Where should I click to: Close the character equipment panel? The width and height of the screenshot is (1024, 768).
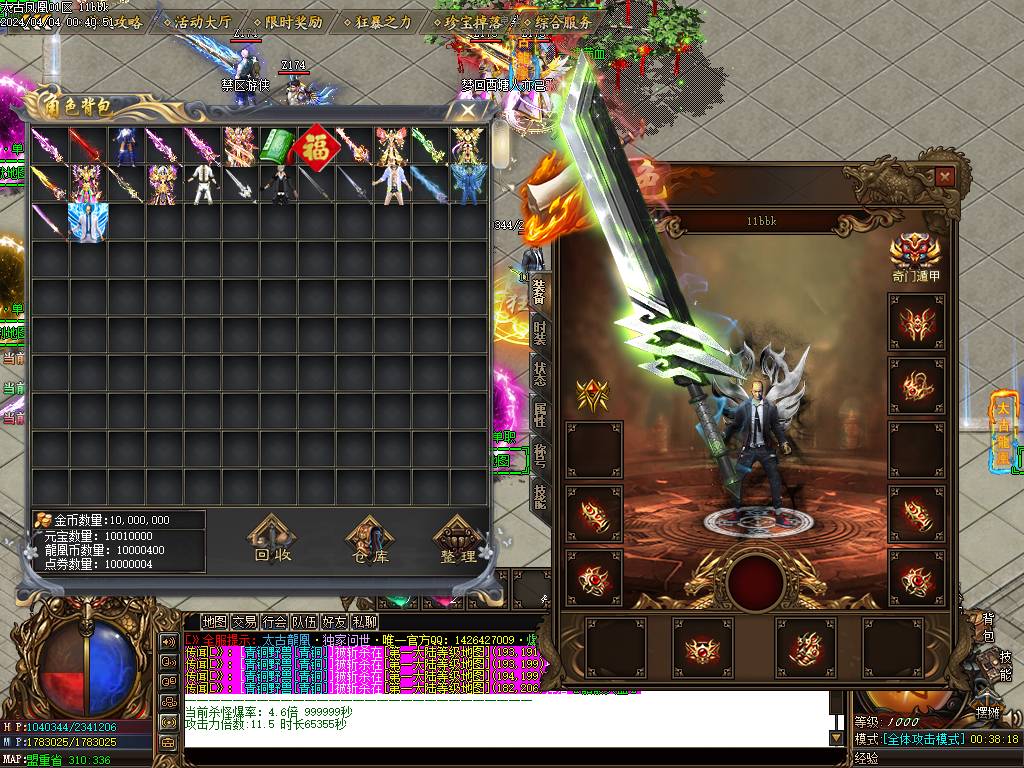tap(944, 178)
